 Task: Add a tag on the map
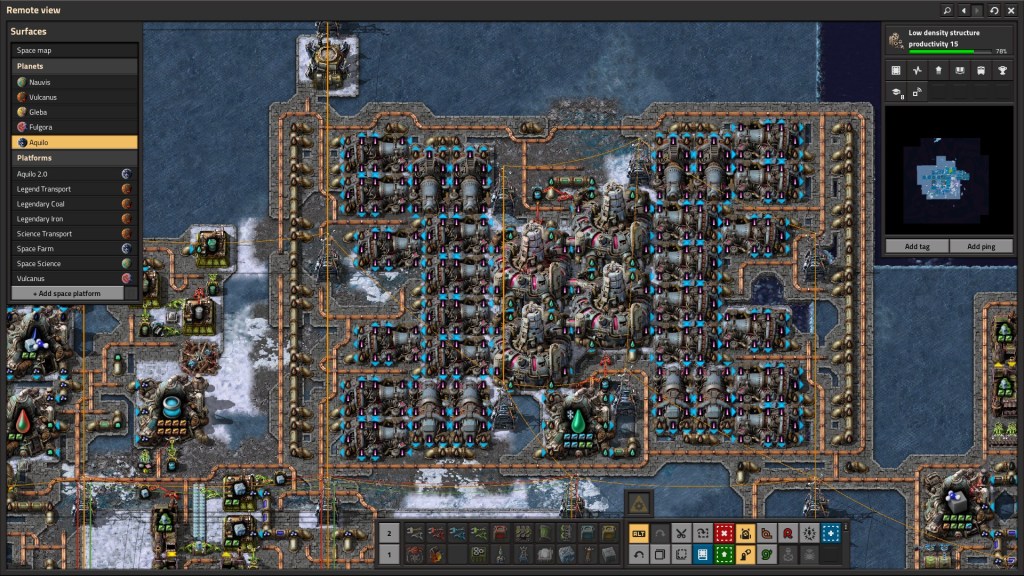pos(917,246)
